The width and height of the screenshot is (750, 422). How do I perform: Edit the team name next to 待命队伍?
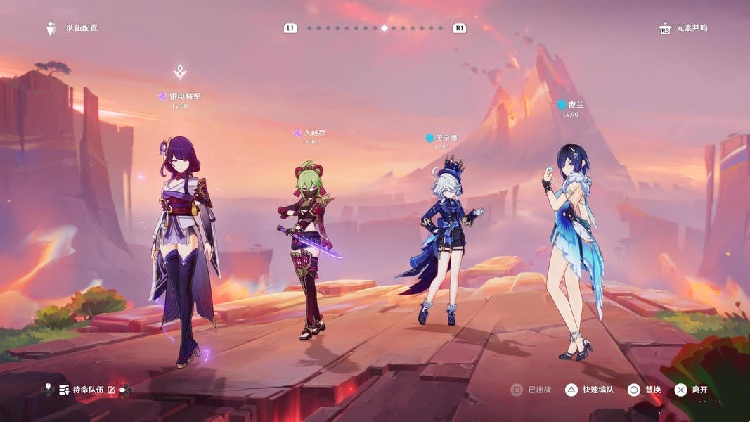click(x=112, y=388)
